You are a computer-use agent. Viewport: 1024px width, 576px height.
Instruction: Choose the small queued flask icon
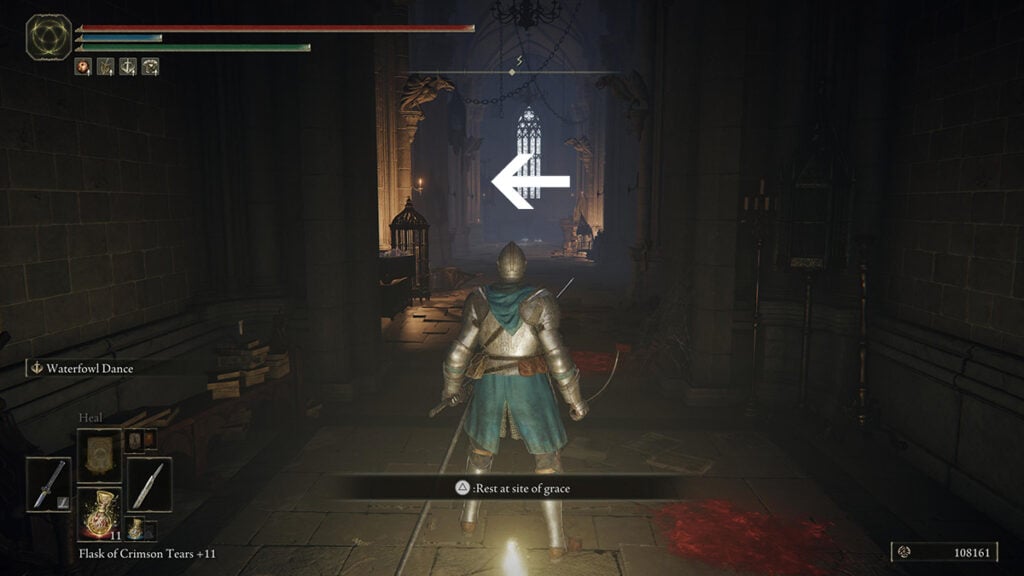click(x=135, y=528)
